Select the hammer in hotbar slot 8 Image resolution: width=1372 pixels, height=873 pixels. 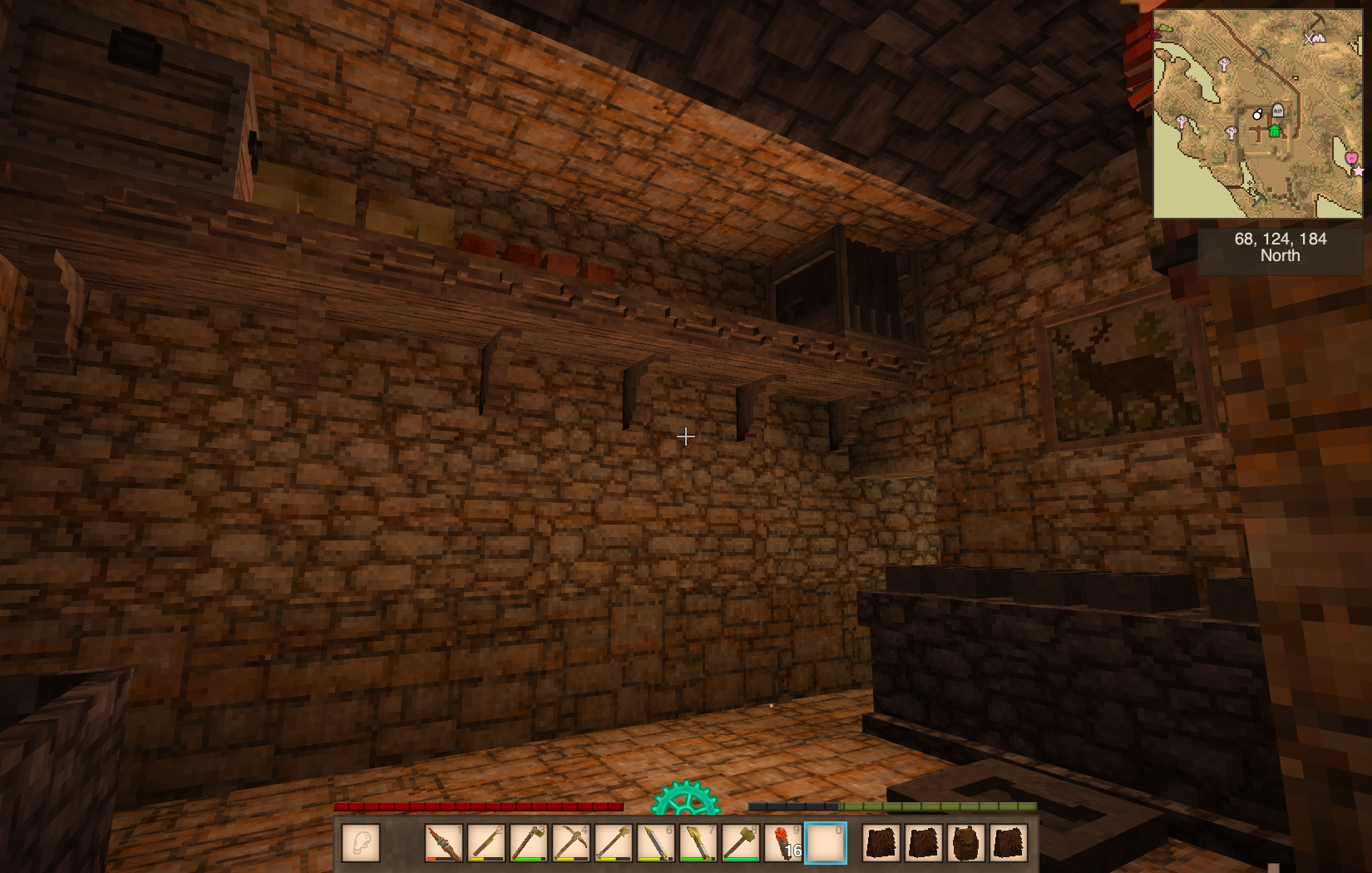click(741, 843)
